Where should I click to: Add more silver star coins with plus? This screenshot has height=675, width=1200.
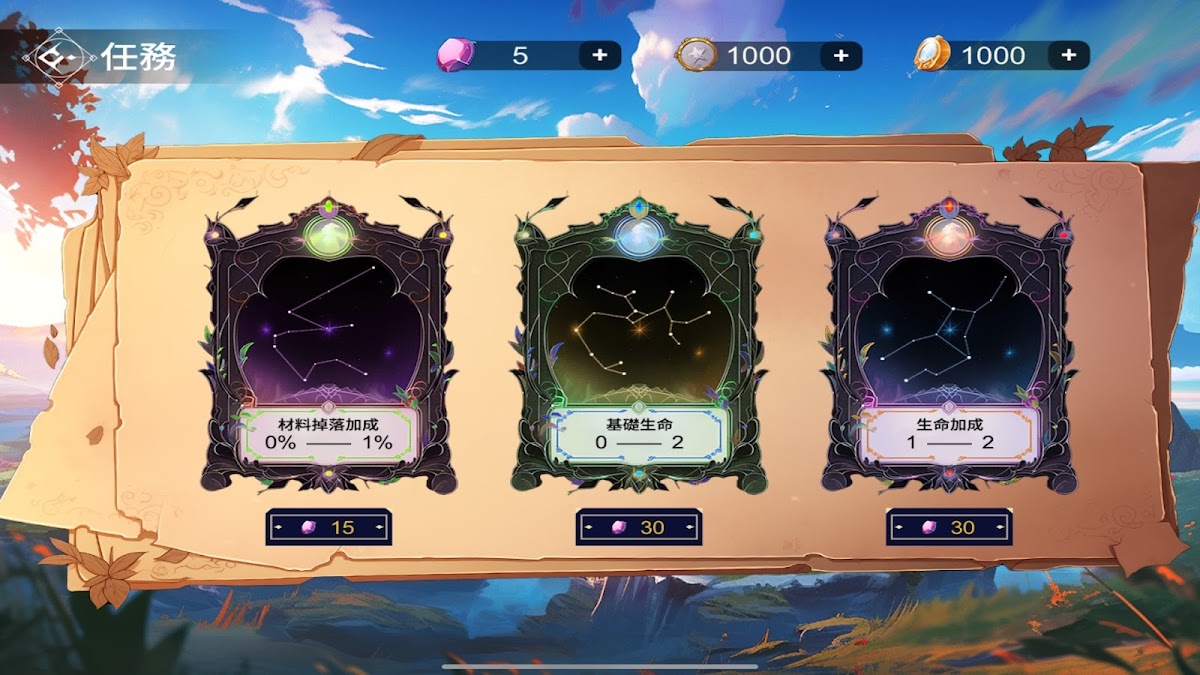(841, 56)
